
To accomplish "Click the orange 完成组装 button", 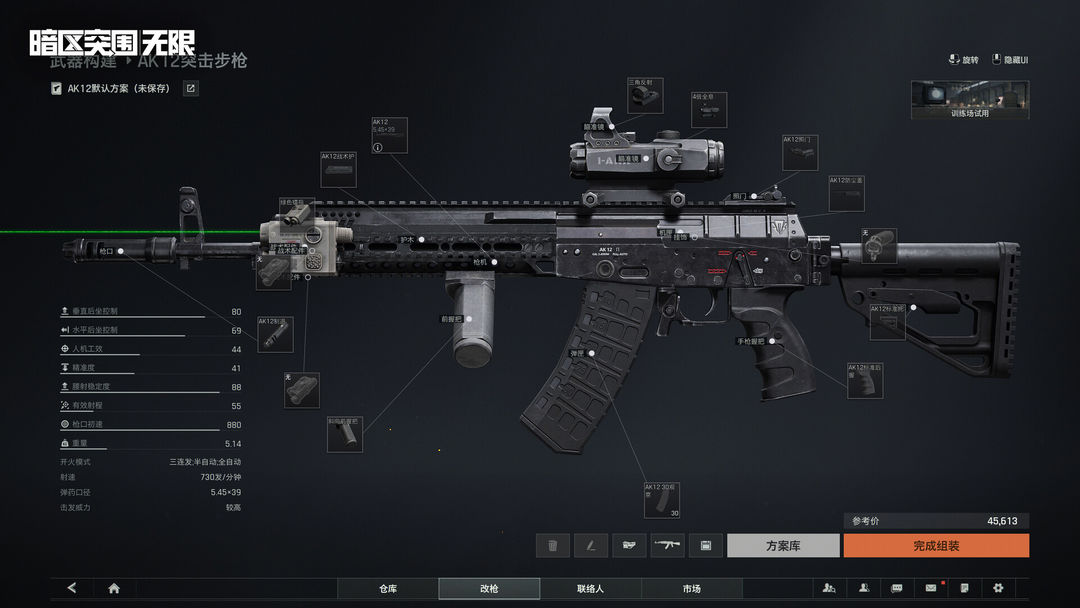I will tap(935, 545).
